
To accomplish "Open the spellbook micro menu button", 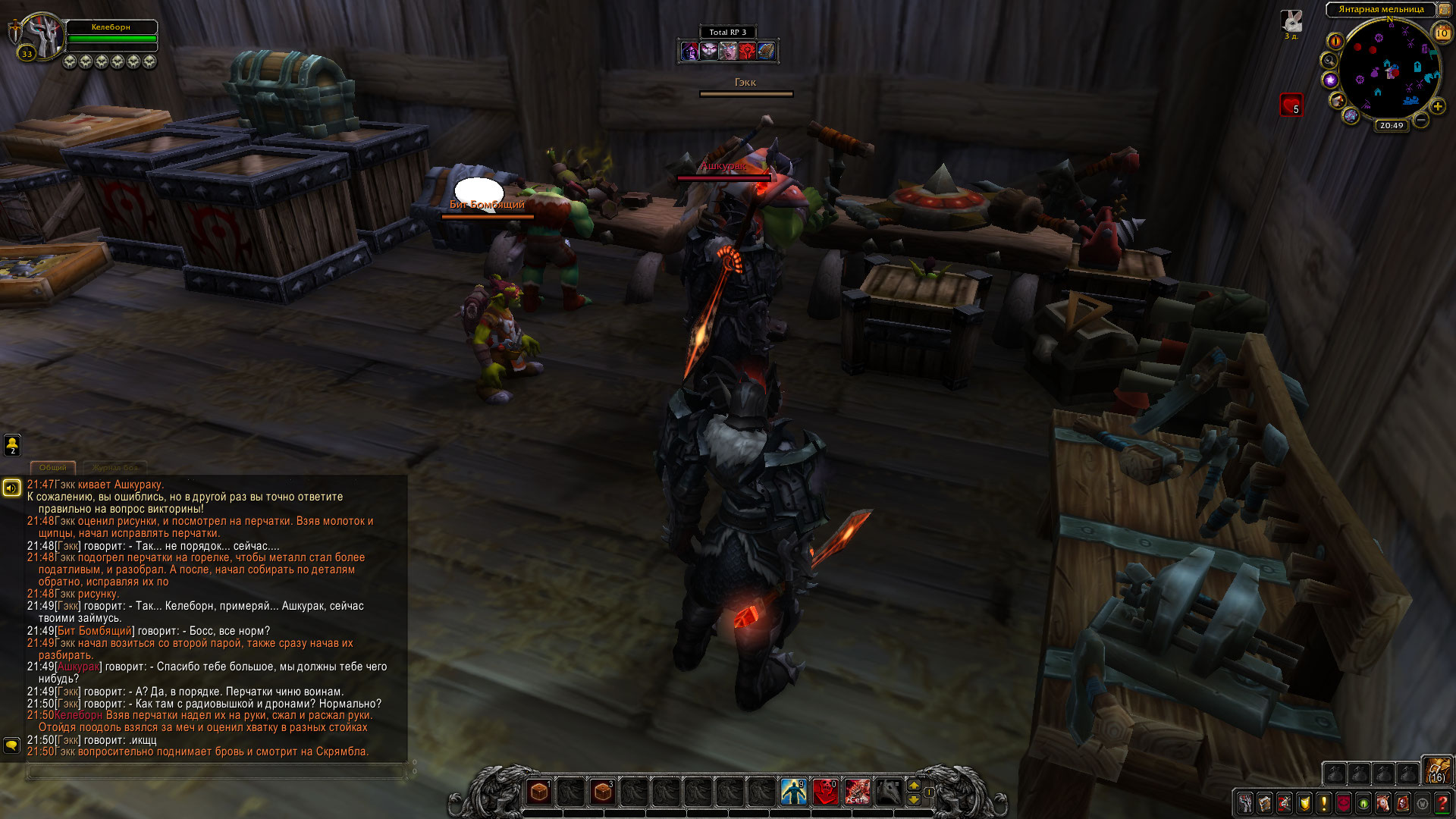I will point(1265,803).
